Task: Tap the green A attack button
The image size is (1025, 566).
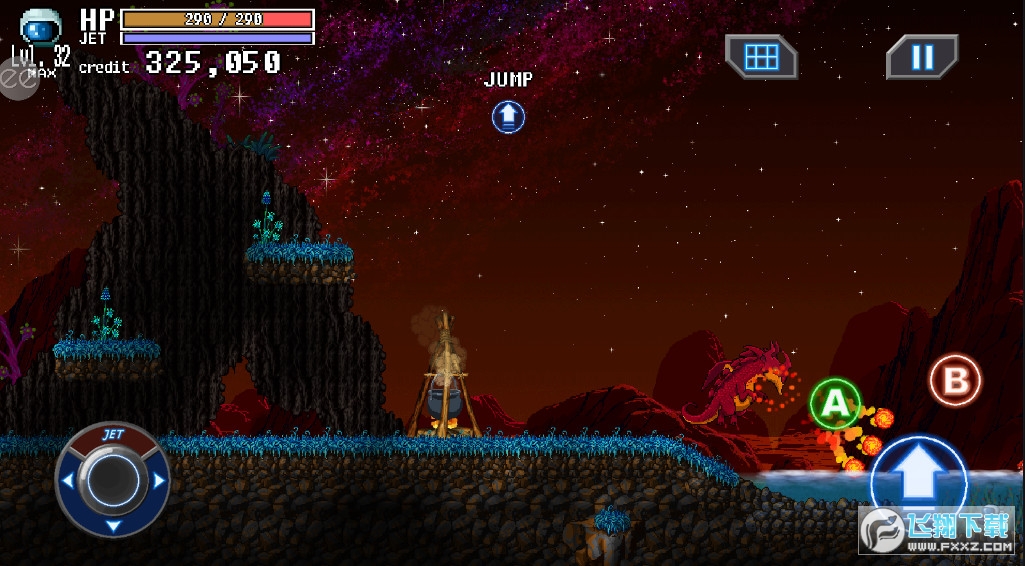Action: tap(834, 403)
